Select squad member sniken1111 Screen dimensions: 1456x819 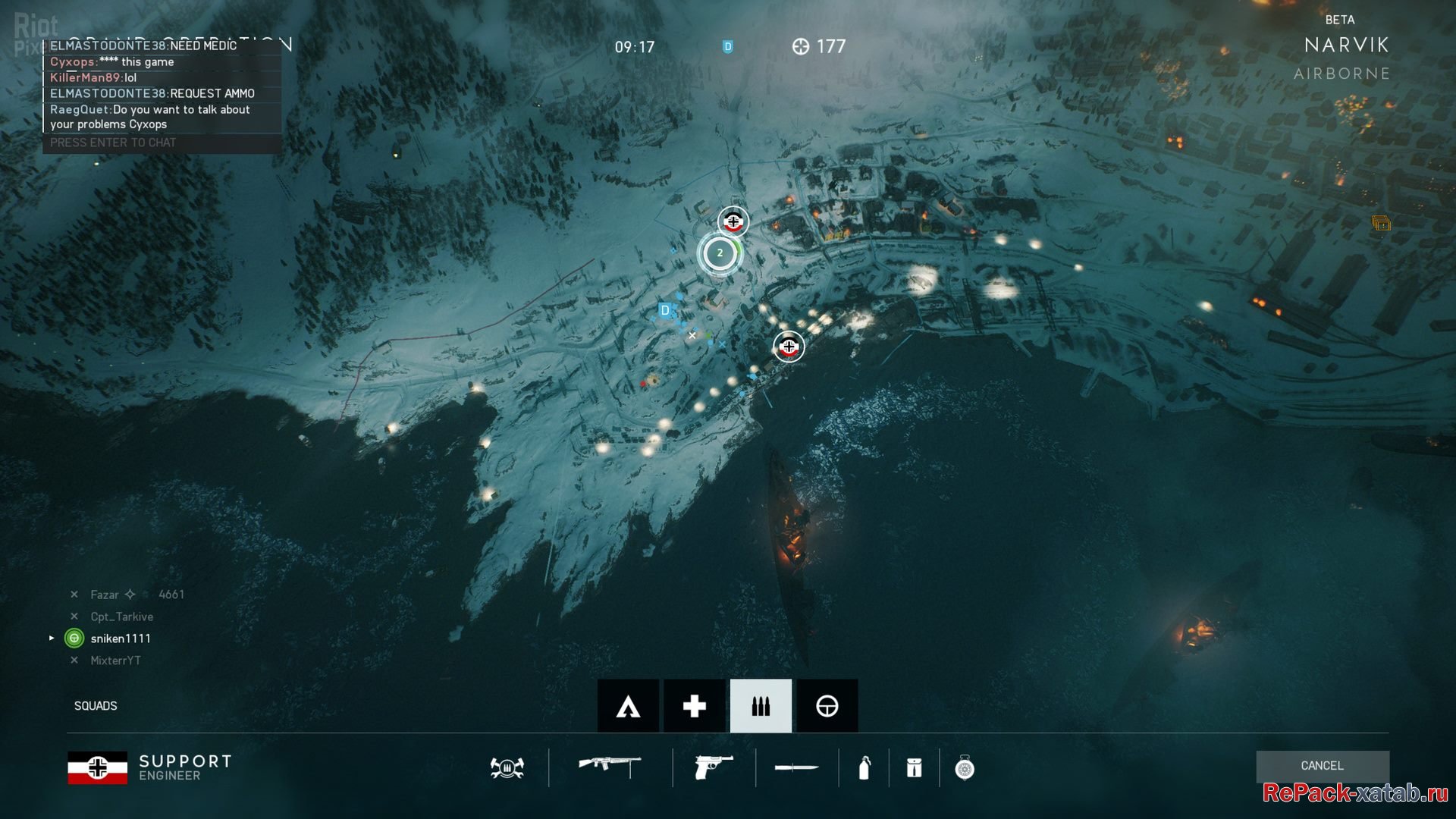(121, 639)
